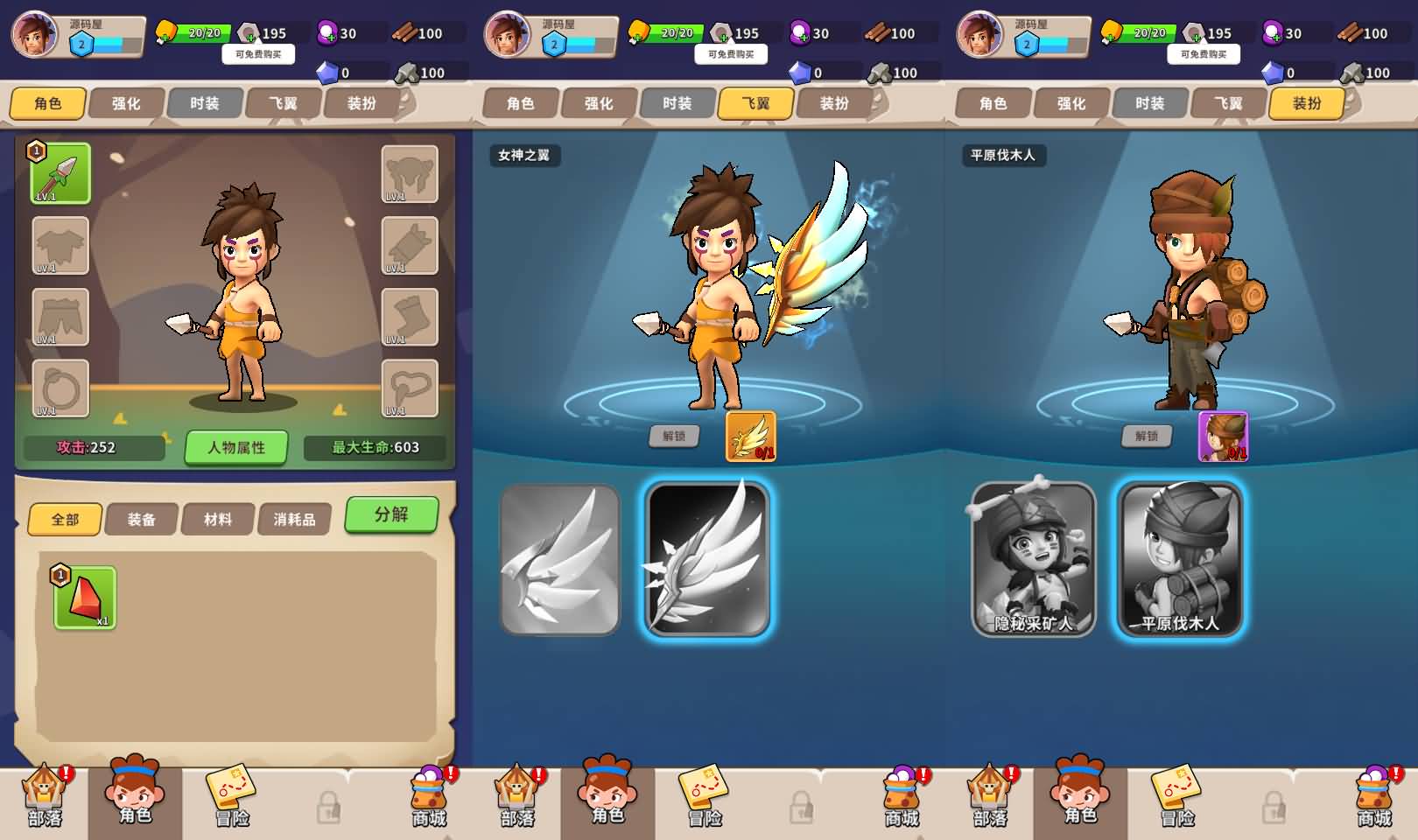Select the 消耗品 inventory filter
The height and width of the screenshot is (840, 1418).
pyautogui.click(x=294, y=520)
